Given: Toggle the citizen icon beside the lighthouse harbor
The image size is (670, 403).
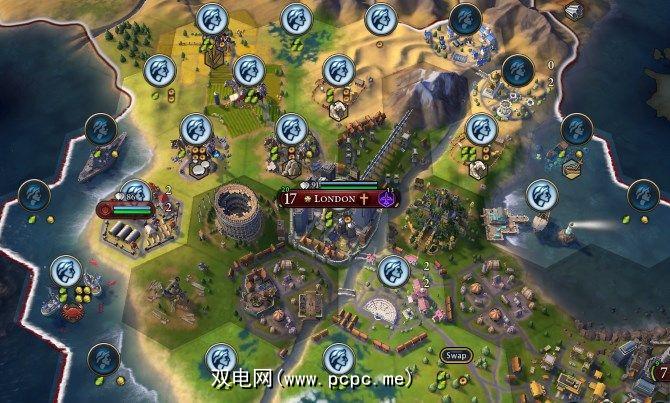Looking at the screenshot, I should [x=541, y=194].
